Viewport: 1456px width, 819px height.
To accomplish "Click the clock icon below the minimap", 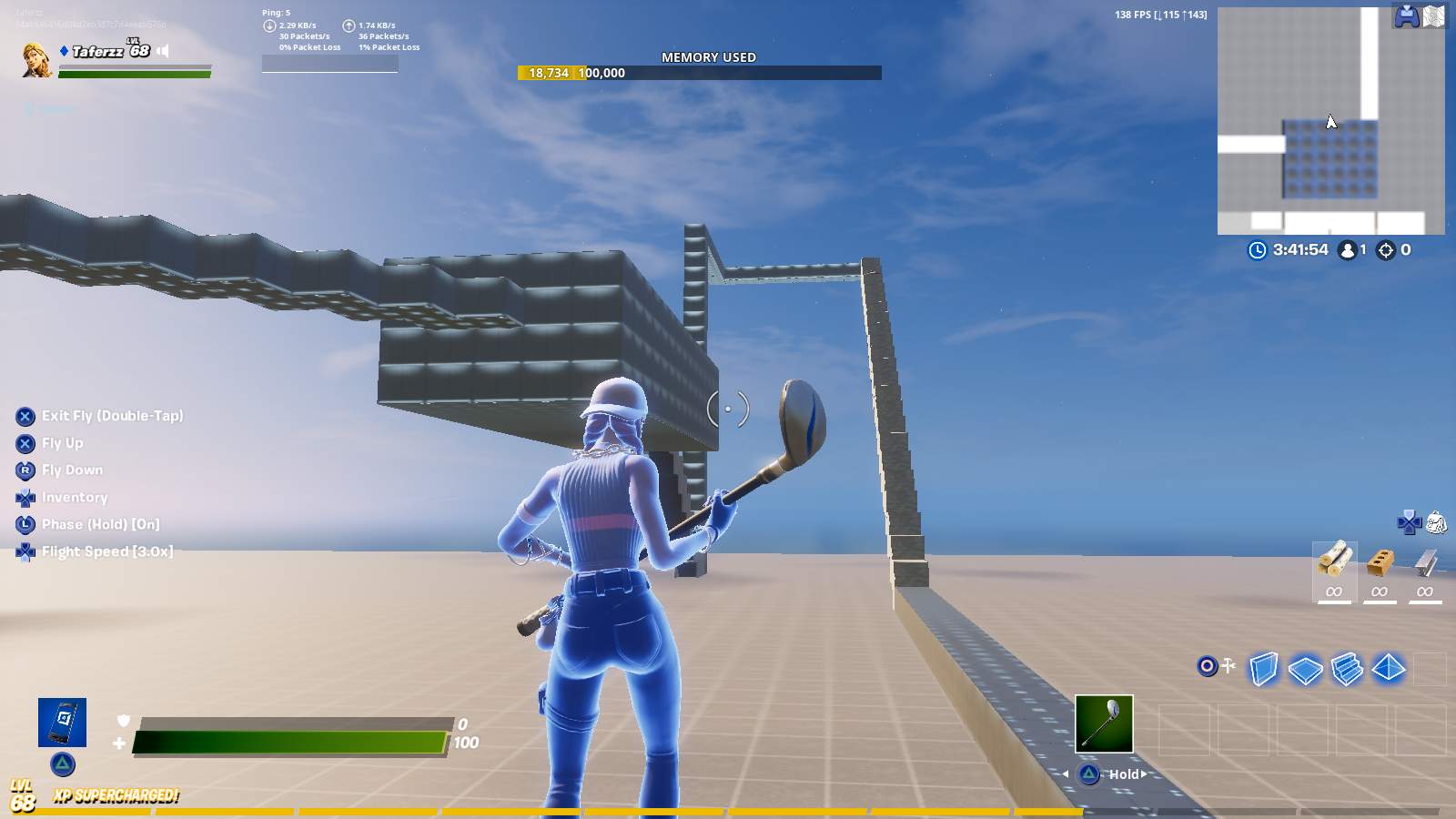I will click(1255, 250).
